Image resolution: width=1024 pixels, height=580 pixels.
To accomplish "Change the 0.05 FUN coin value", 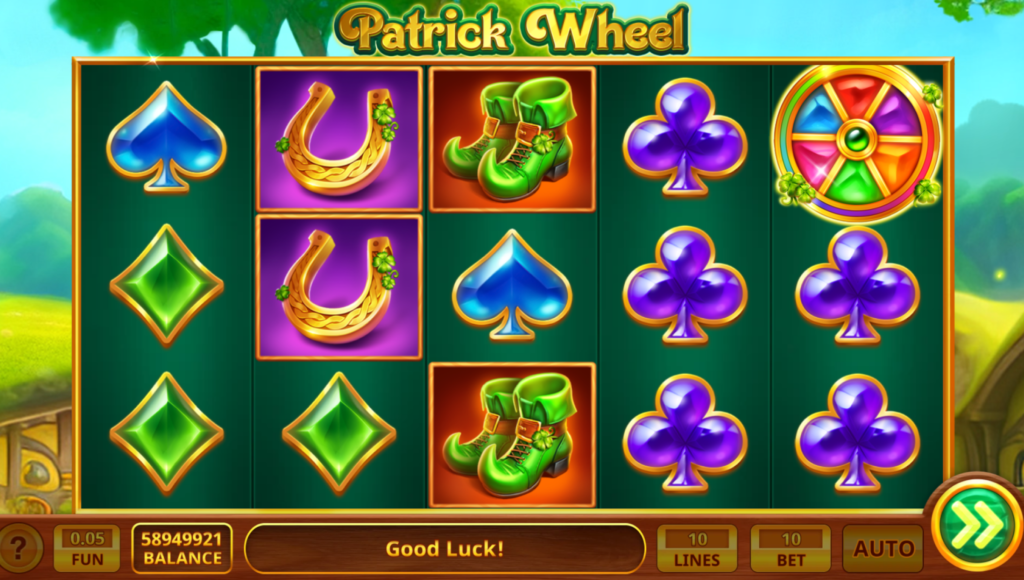I will [86, 548].
